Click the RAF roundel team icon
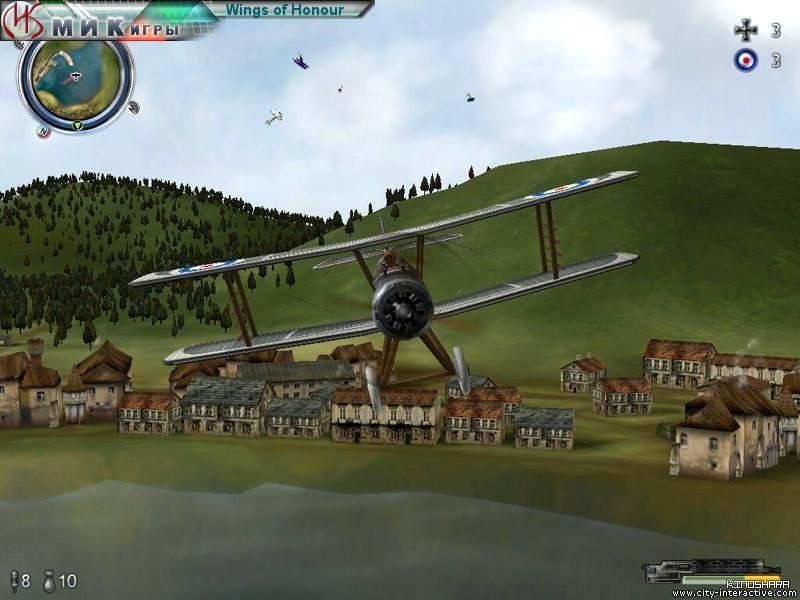800x600 pixels. pos(745,60)
